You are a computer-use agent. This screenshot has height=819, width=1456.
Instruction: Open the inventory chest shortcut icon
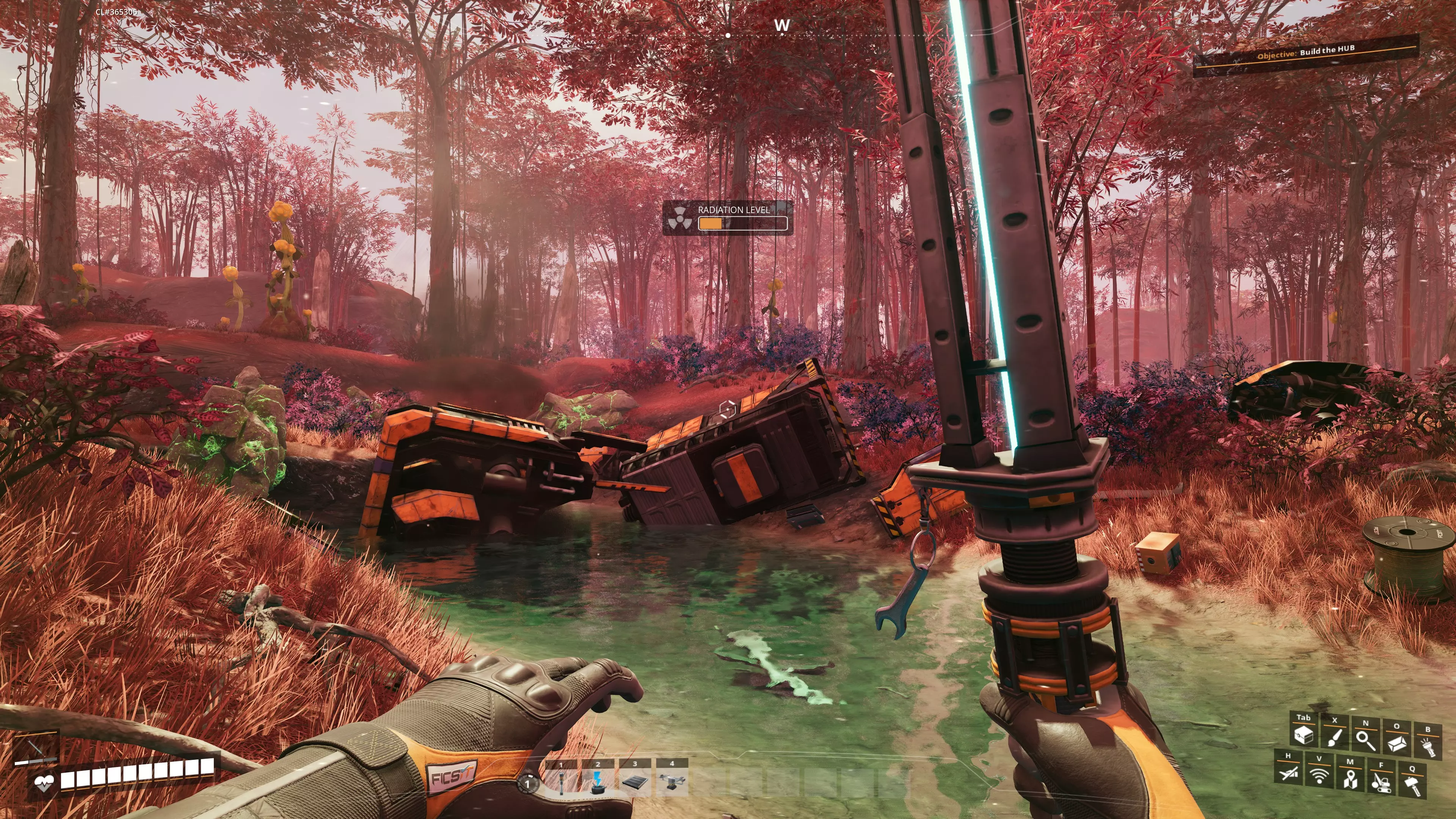pos(1304,735)
